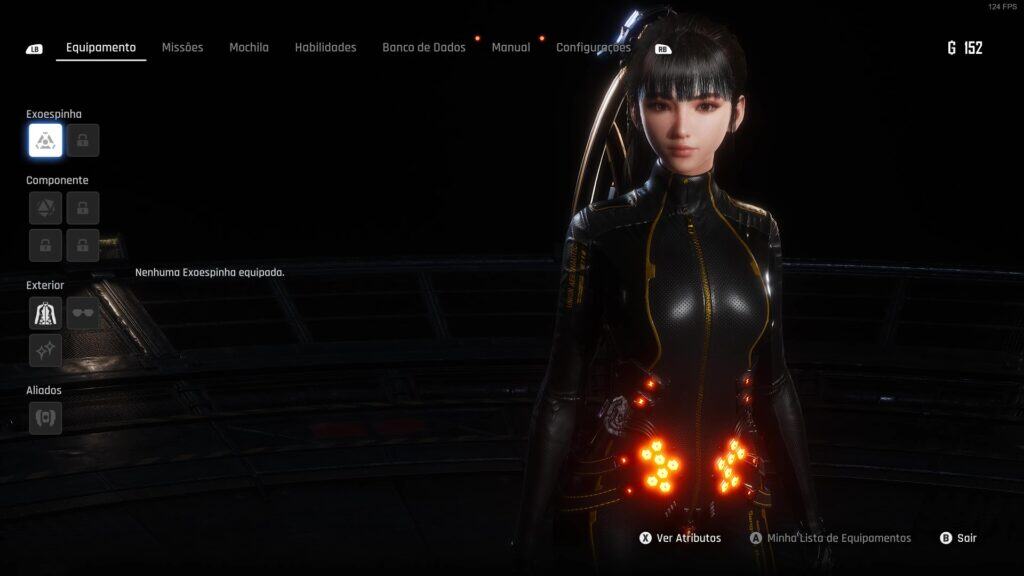Open the Mochila tab

[x=249, y=47]
